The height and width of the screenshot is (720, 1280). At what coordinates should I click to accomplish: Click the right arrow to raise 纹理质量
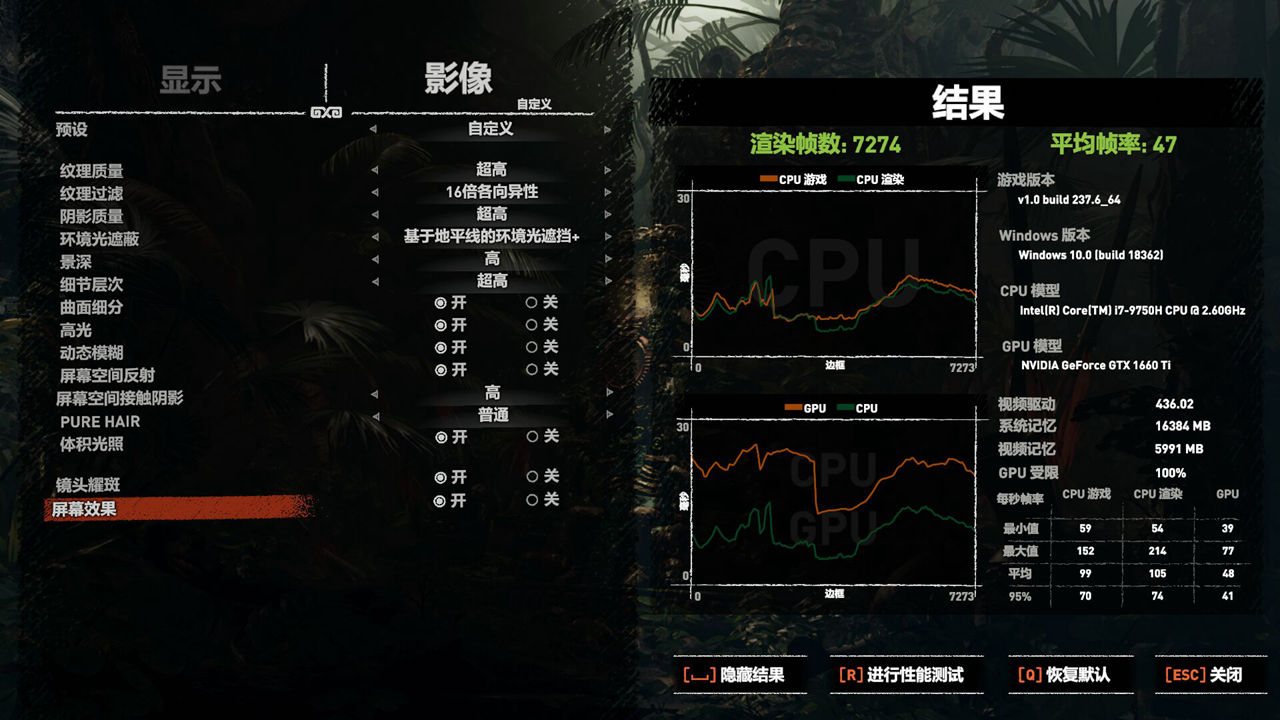[605, 169]
